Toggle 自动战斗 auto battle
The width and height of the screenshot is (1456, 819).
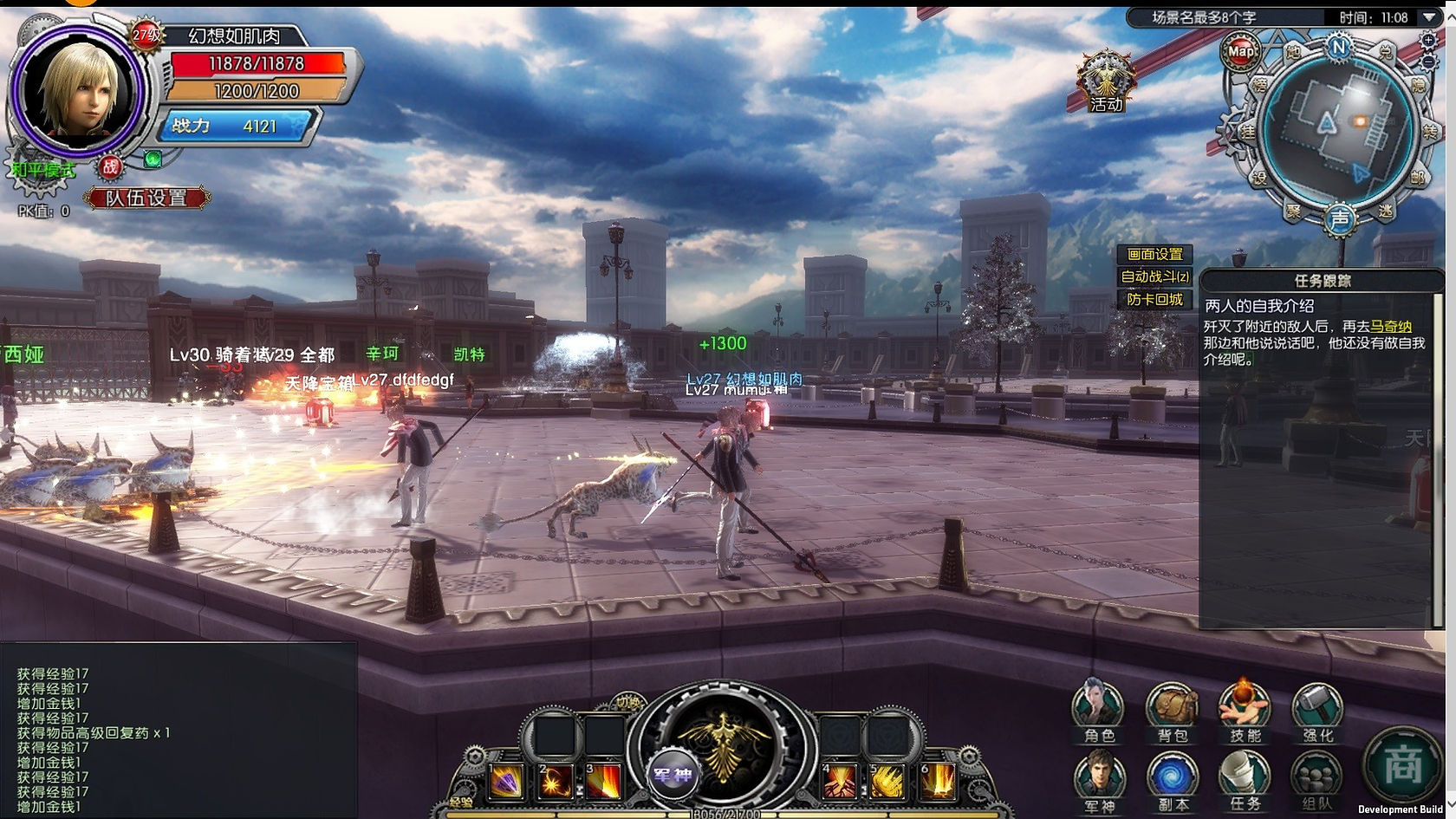coord(1154,276)
